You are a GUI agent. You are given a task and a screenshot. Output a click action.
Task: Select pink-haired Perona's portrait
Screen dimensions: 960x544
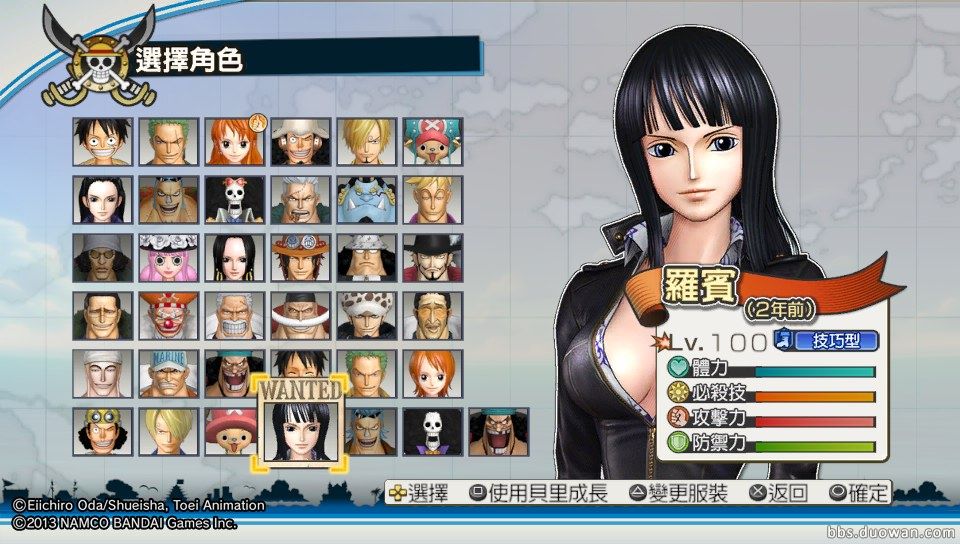pos(168,258)
